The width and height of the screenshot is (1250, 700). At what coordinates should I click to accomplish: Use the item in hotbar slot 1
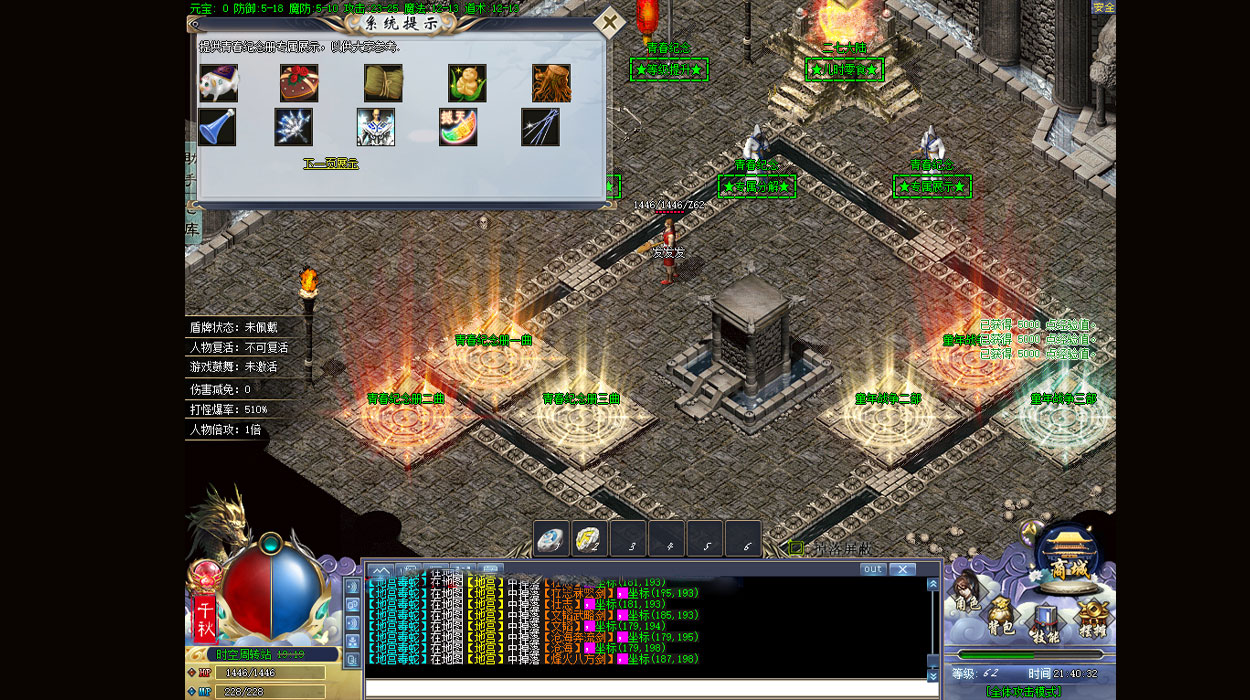click(x=552, y=540)
